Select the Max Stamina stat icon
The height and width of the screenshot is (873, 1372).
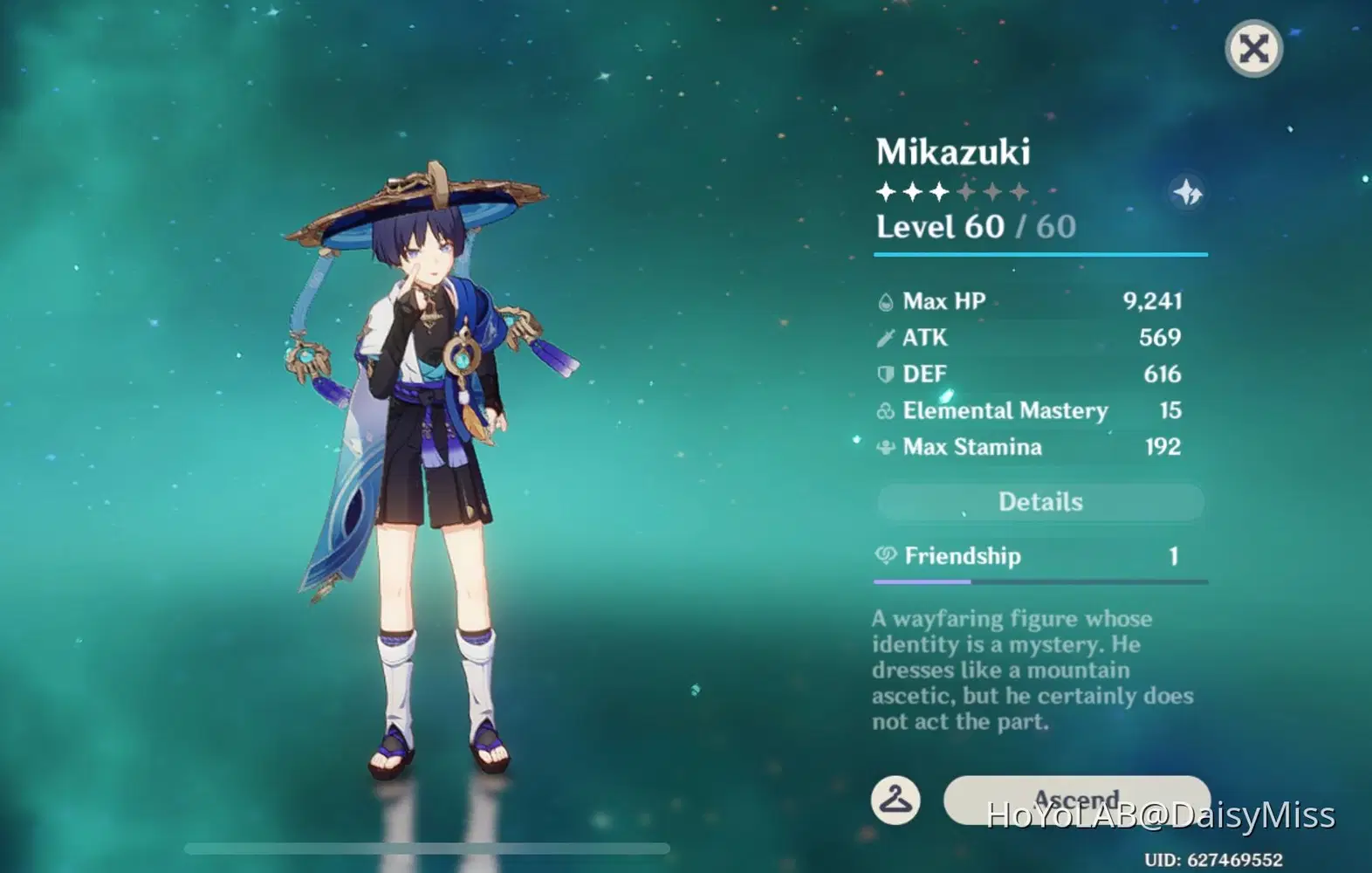(x=884, y=447)
